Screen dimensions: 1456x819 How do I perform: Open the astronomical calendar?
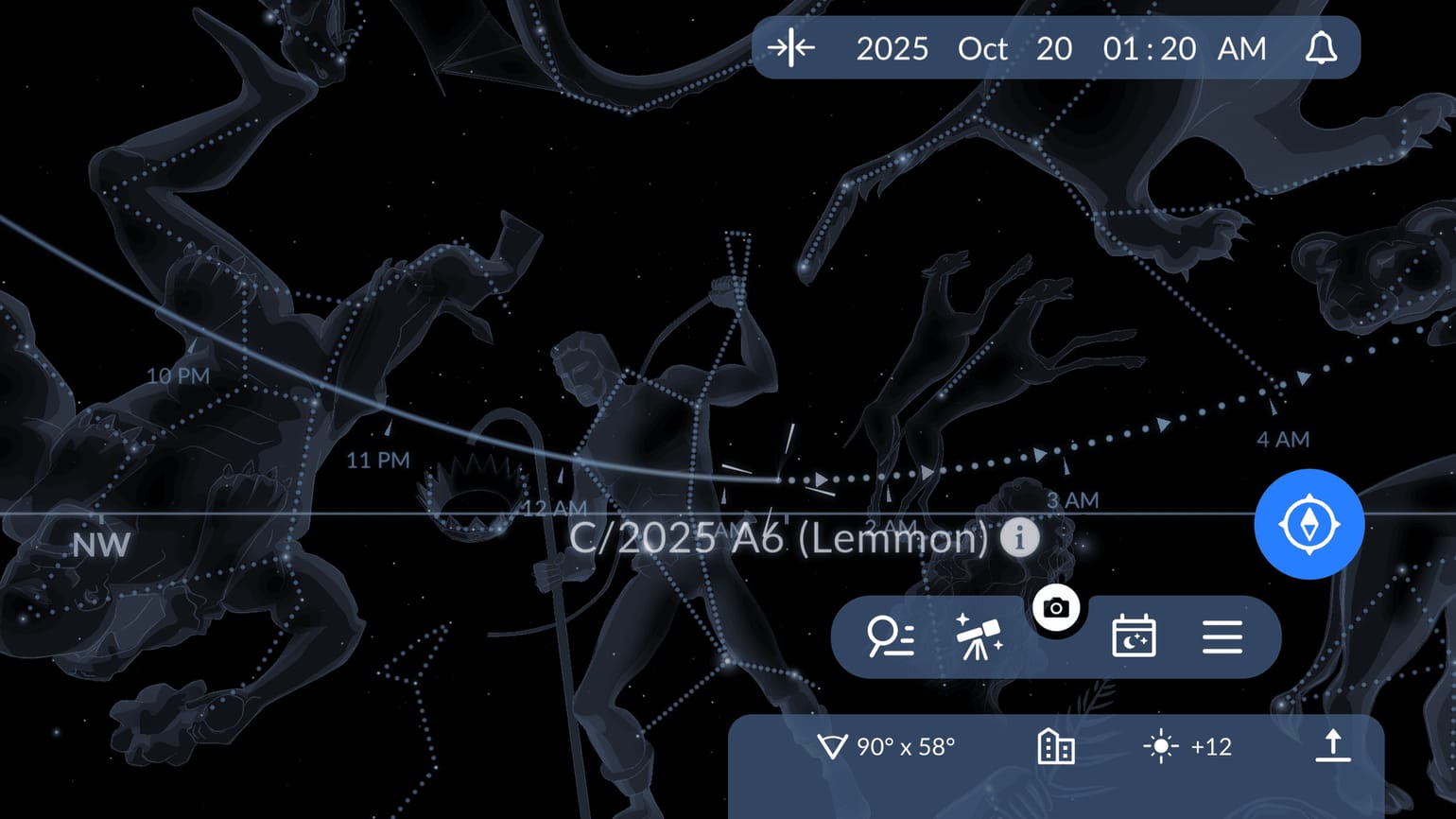pos(1133,637)
